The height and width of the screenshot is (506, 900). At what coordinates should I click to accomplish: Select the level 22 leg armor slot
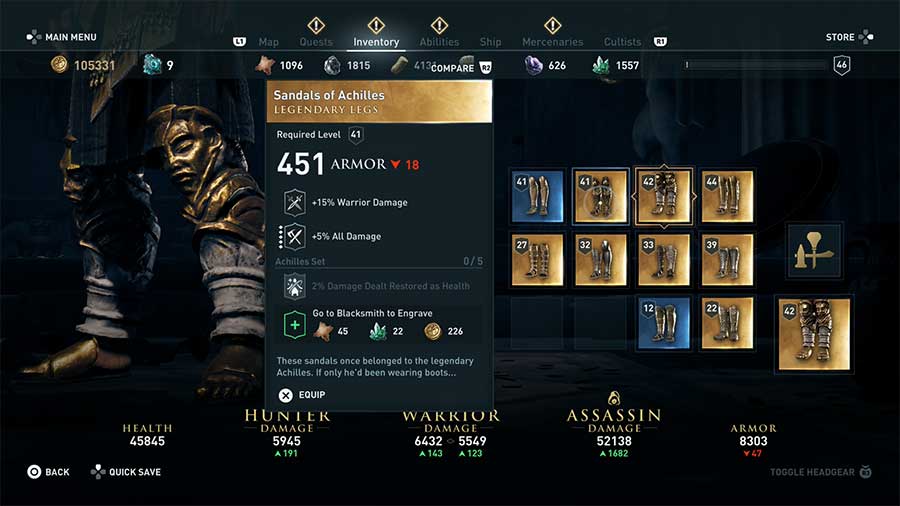[727, 323]
